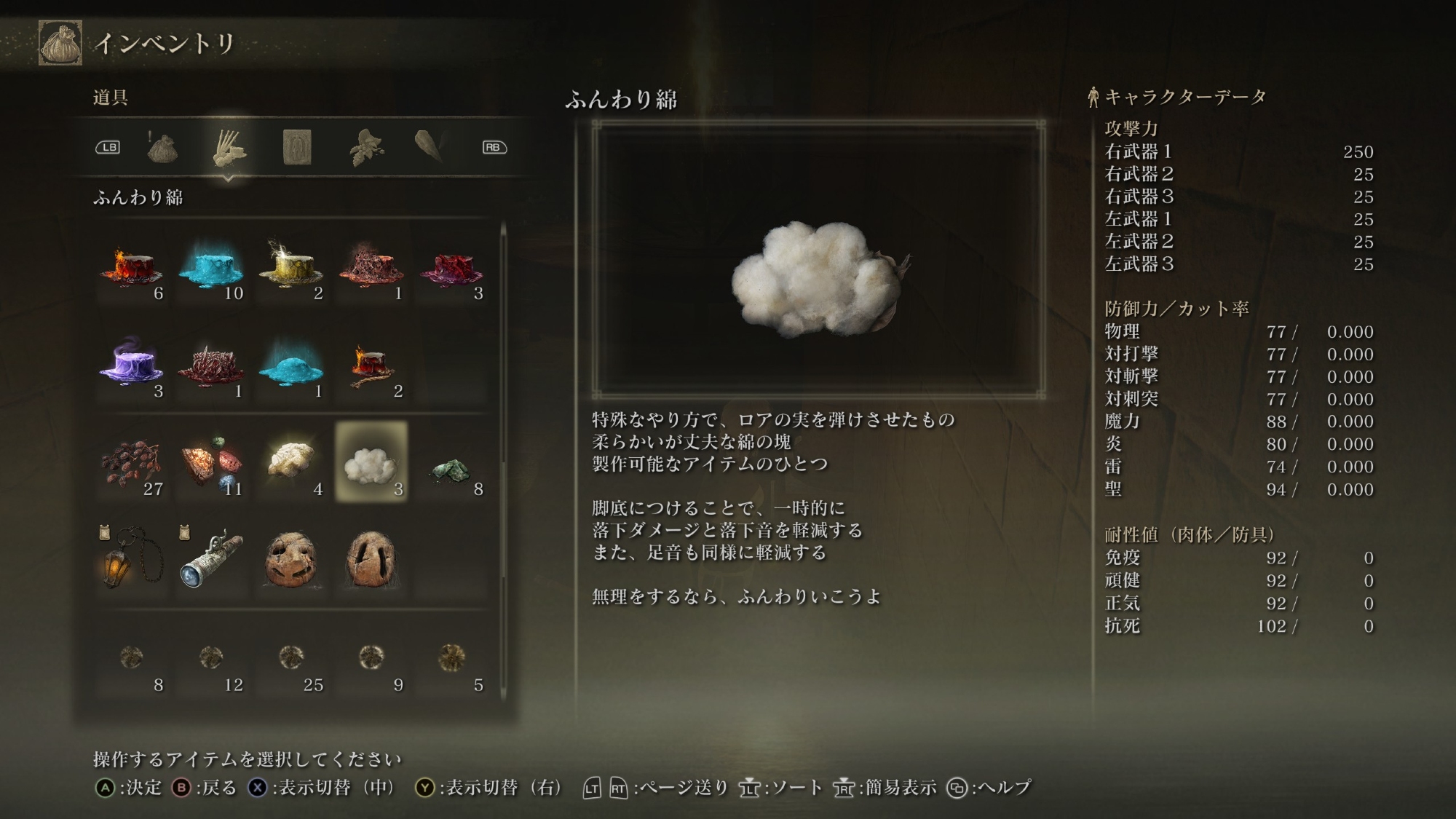1456x819 pixels.
Task: Open the feather-shaped category tab
Action: click(430, 148)
